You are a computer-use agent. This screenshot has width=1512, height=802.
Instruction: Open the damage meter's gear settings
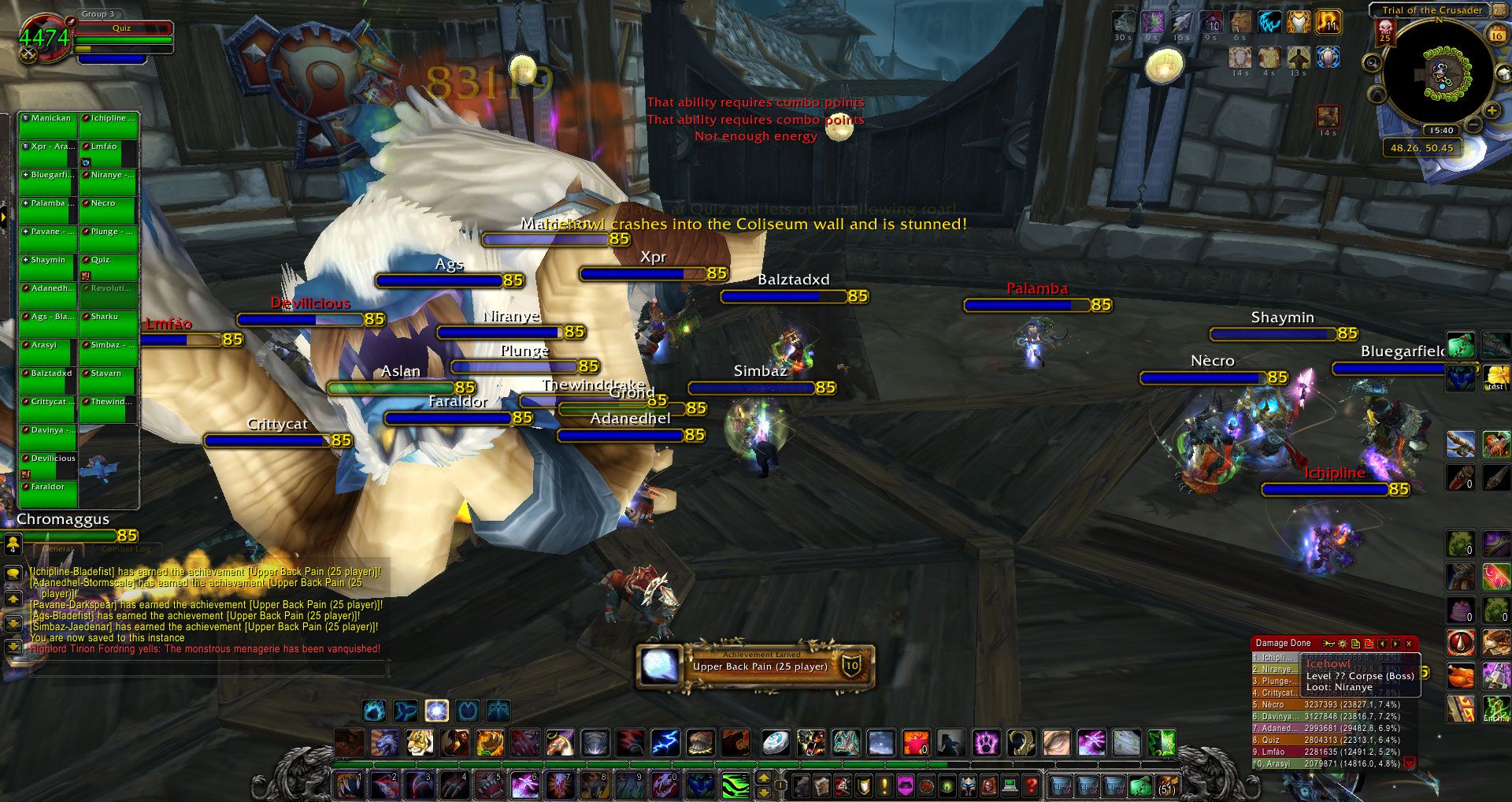[1343, 644]
